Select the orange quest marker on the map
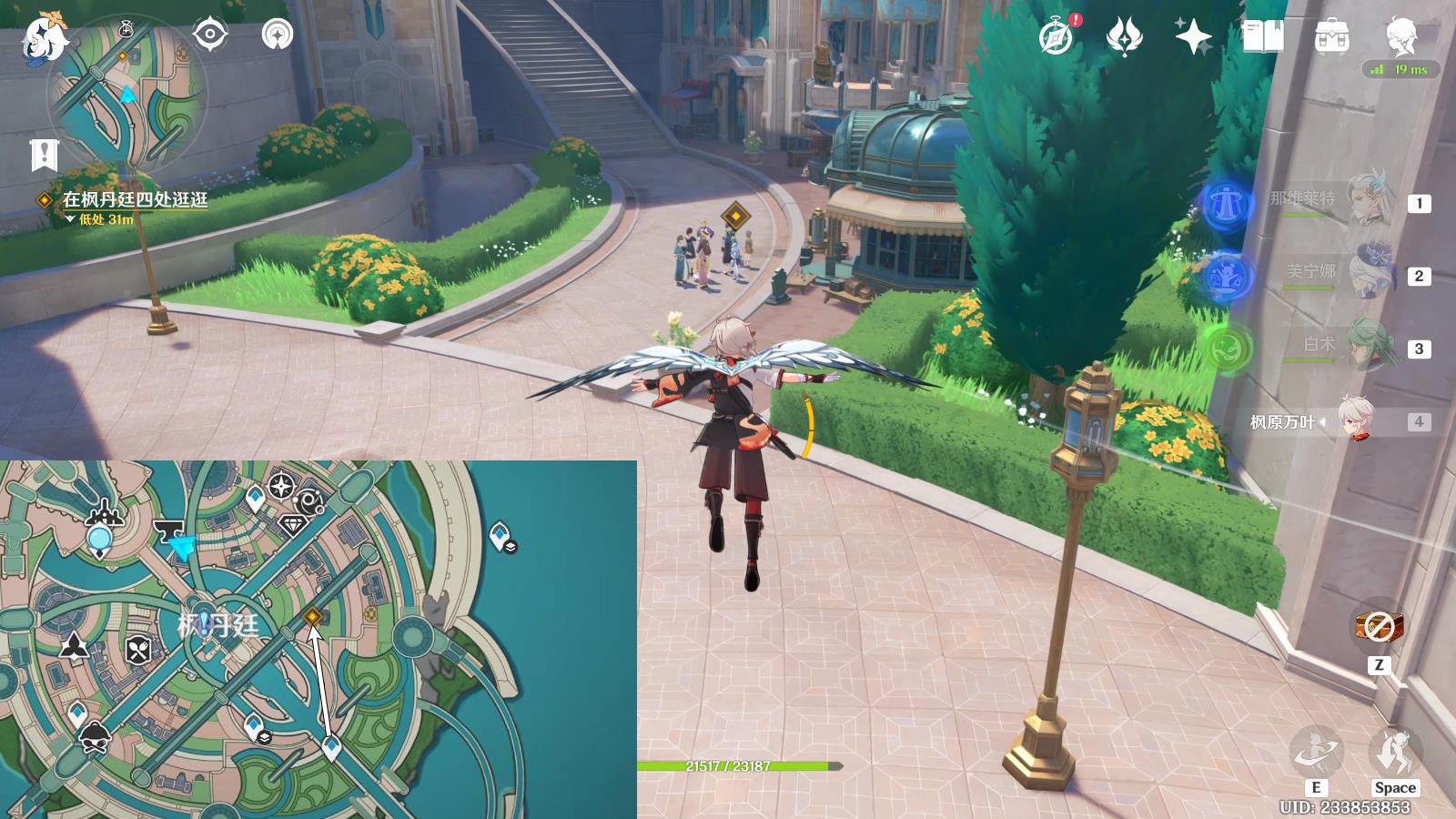This screenshot has width=1456, height=819. 313,617
